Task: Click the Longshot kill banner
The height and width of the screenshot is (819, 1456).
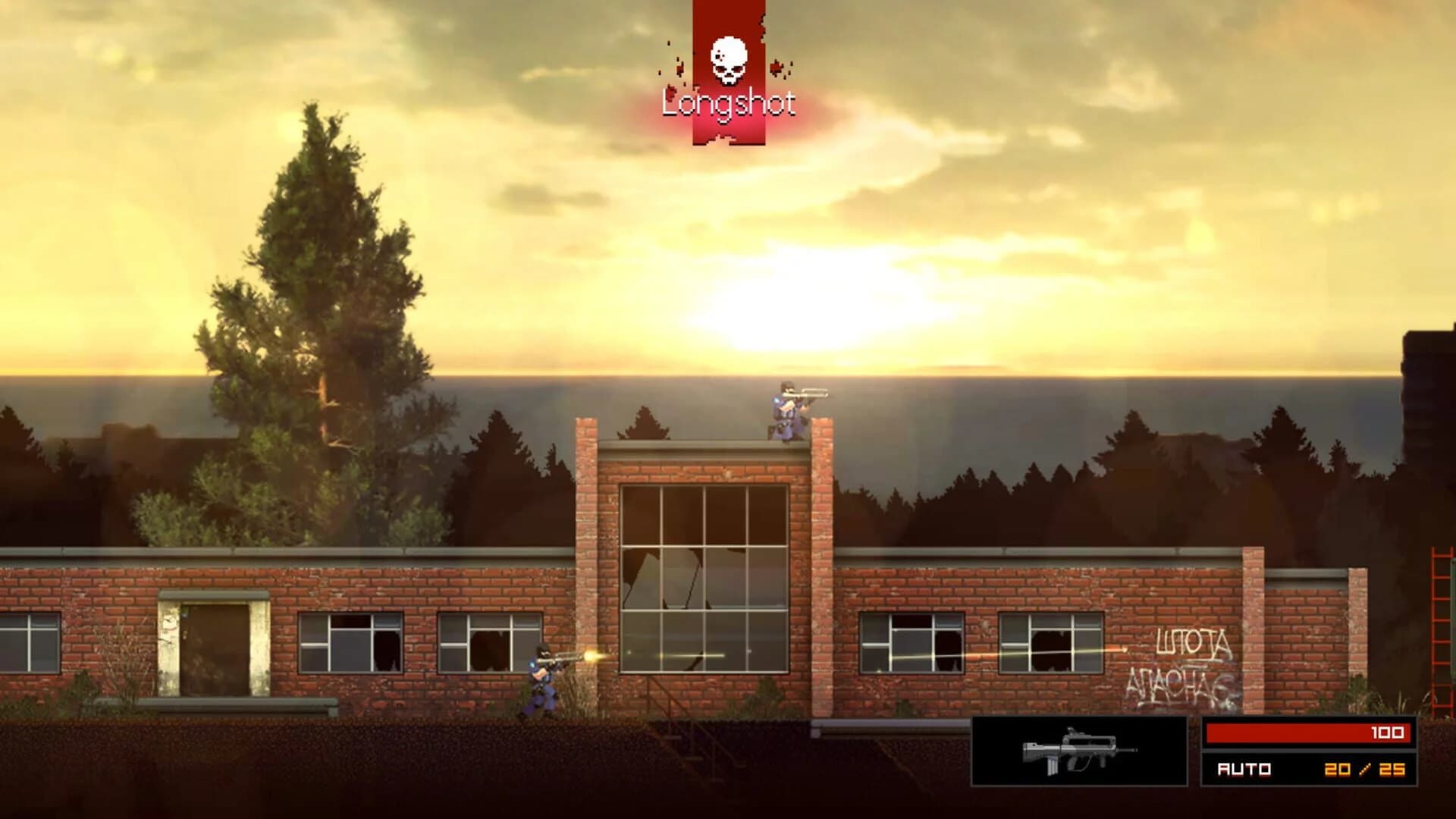Action: point(726,101)
